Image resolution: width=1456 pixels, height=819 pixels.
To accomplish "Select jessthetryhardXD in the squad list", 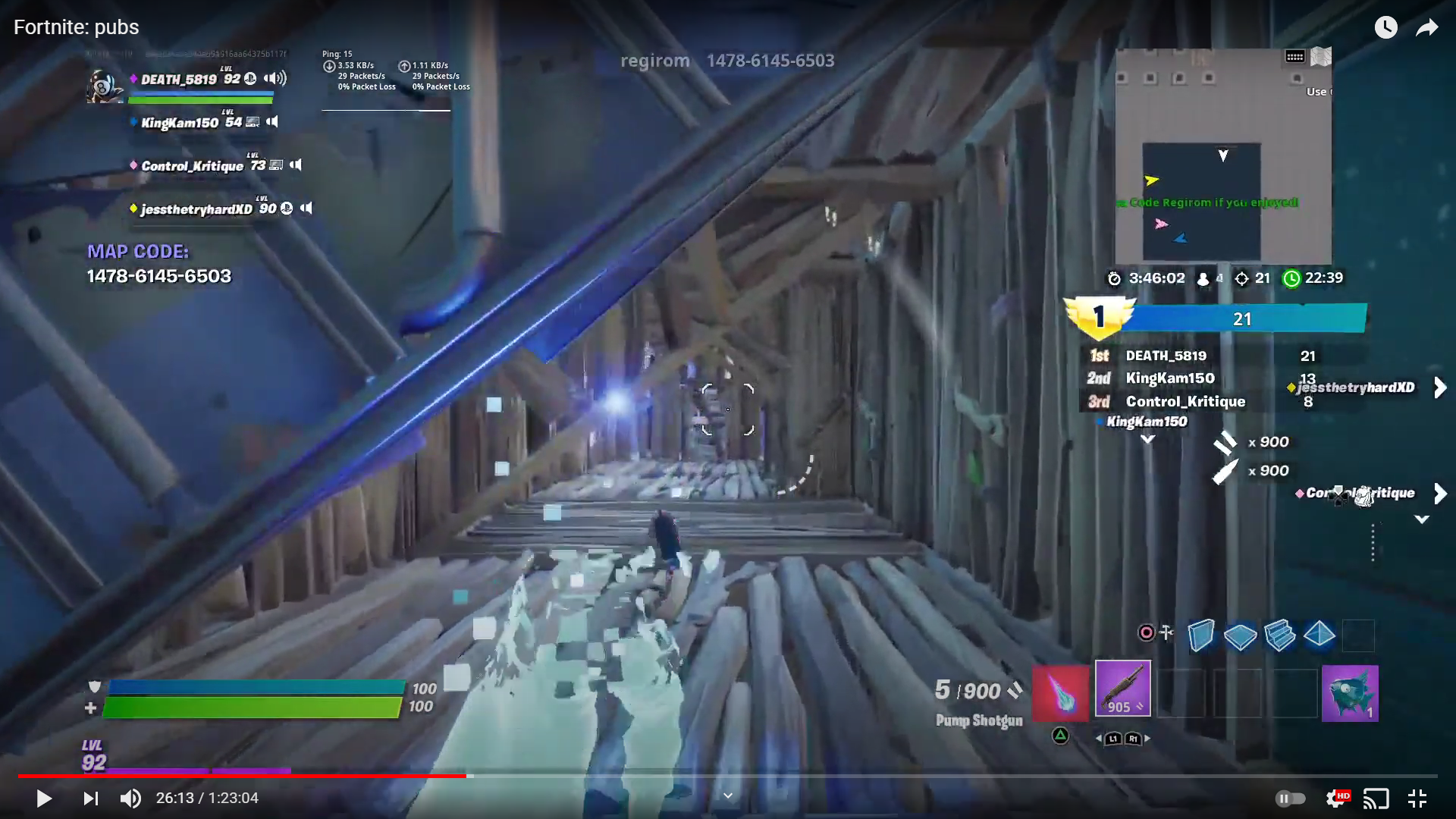I will point(196,209).
